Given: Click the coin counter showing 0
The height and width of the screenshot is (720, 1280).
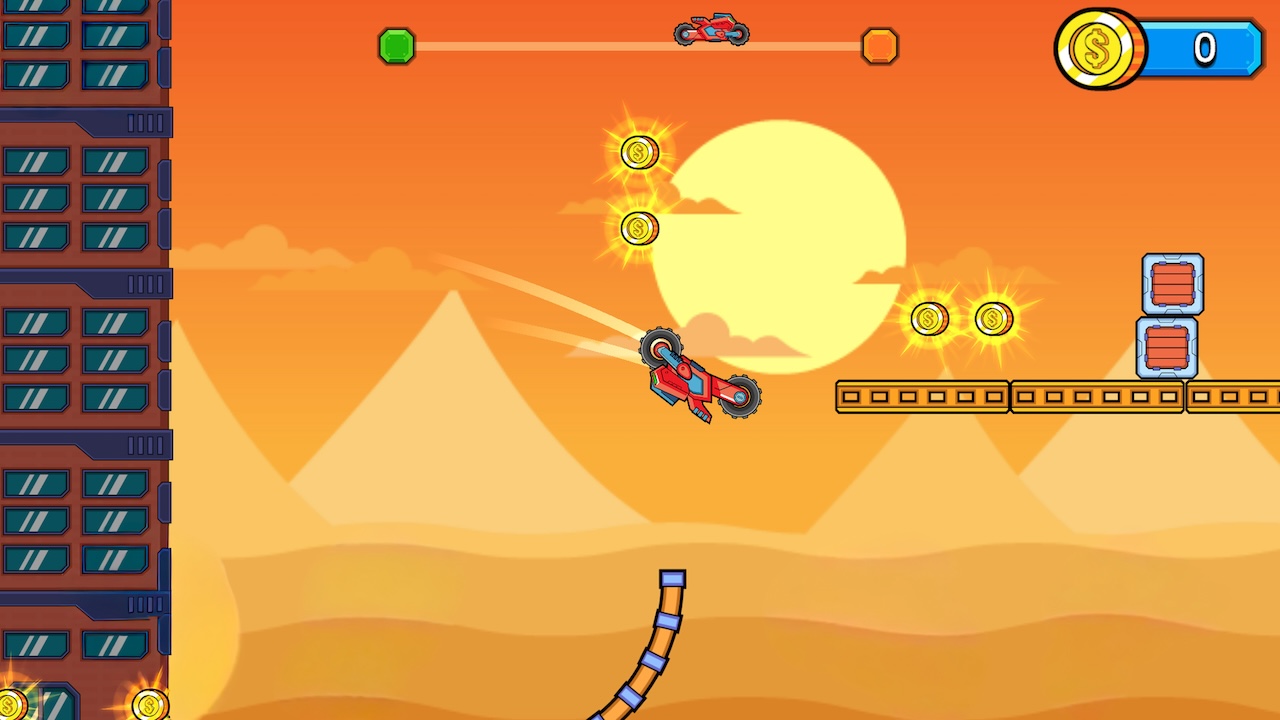Looking at the screenshot, I should (1205, 48).
